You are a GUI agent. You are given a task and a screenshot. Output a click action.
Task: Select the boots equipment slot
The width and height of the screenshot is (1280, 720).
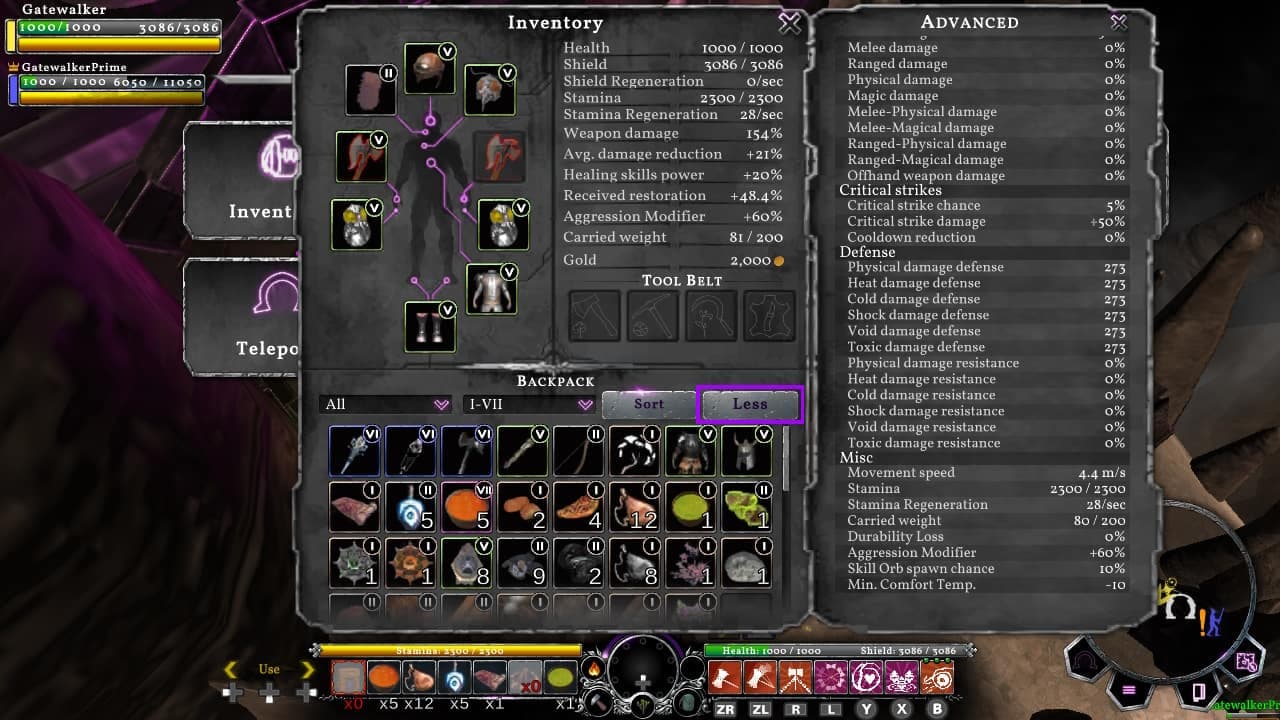click(430, 330)
